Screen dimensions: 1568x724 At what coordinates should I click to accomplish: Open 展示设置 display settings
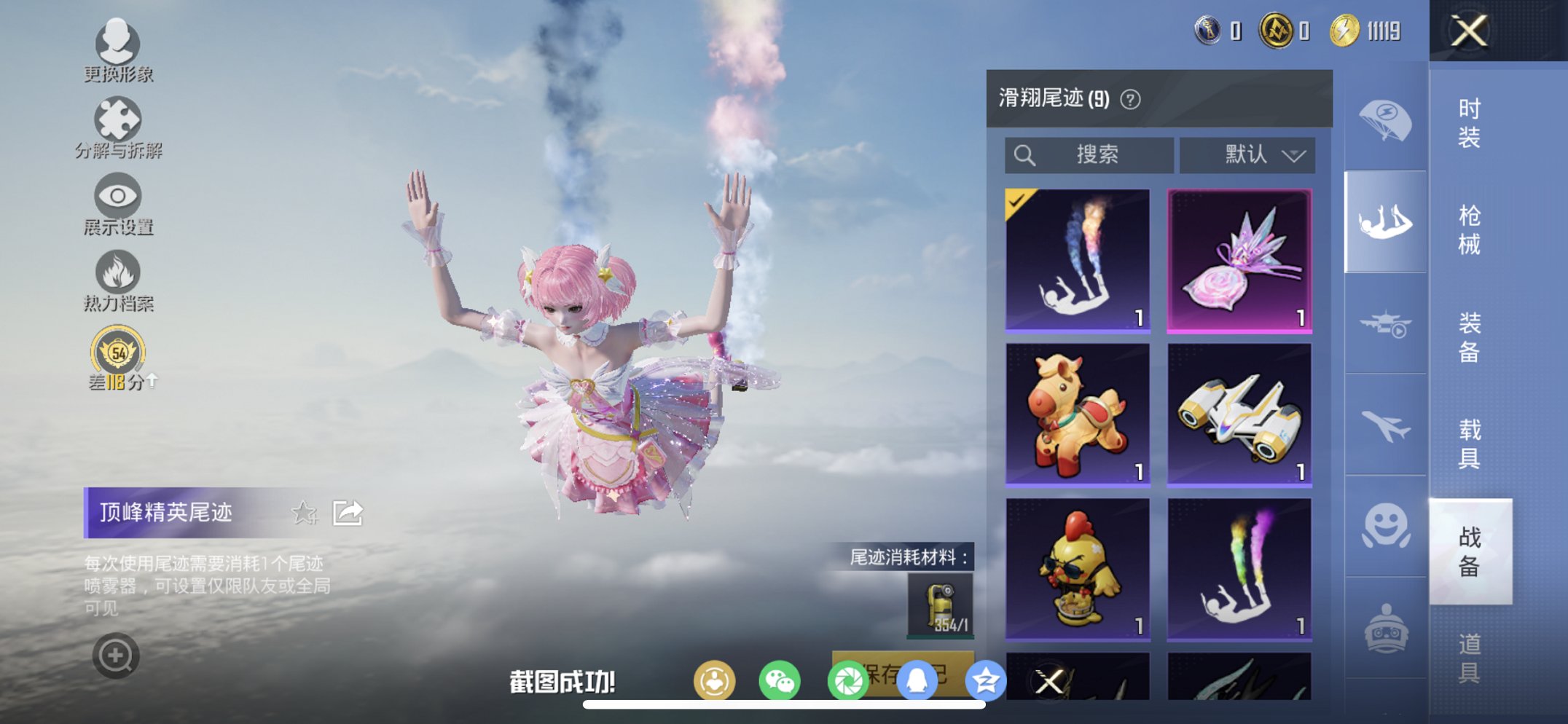tap(119, 195)
